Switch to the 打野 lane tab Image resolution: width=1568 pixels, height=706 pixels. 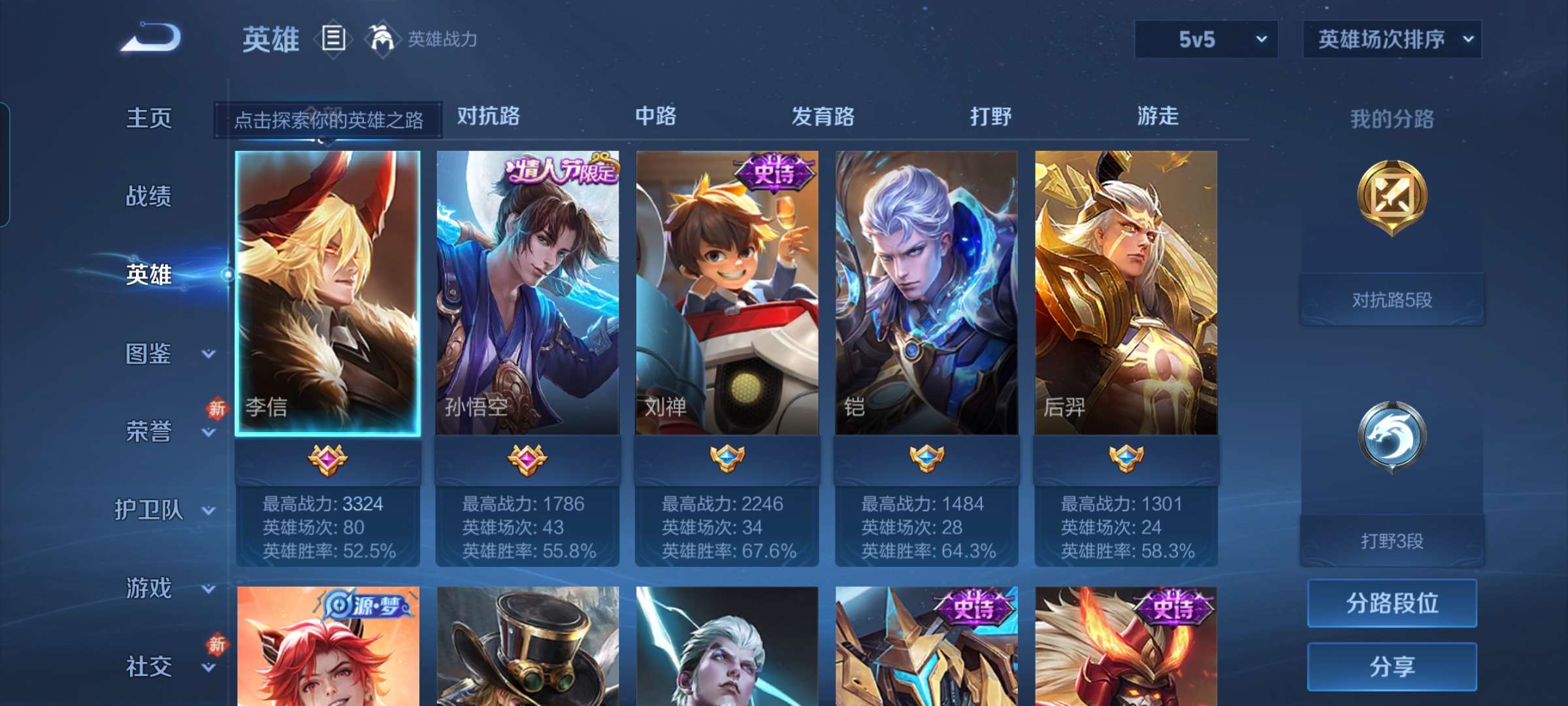click(x=990, y=118)
